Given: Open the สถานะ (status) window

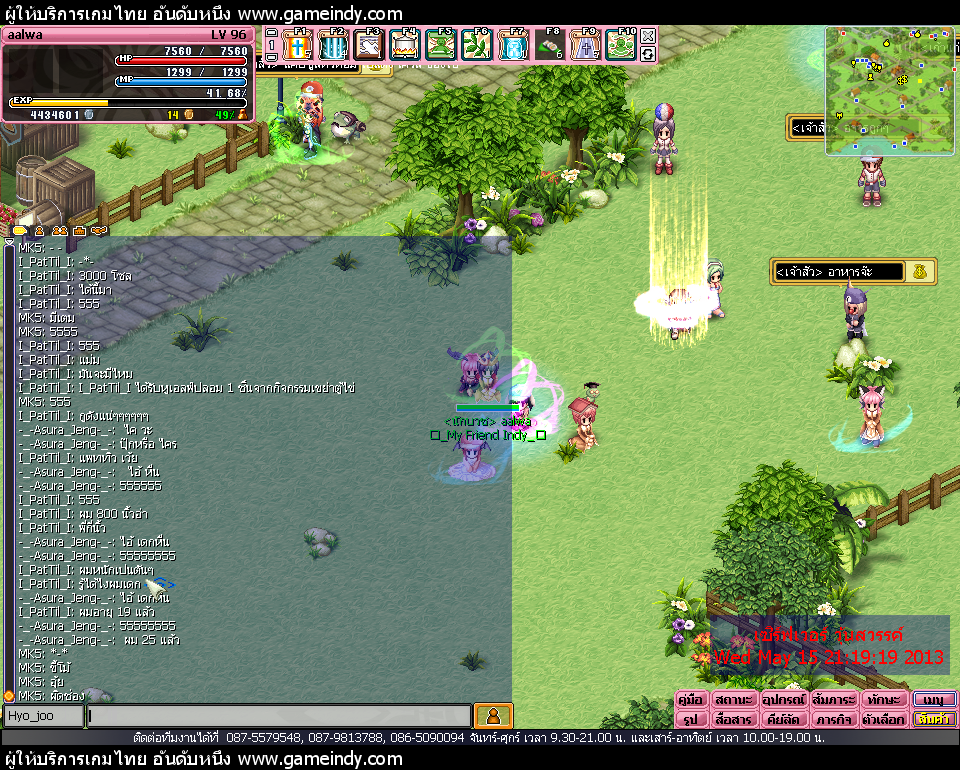Looking at the screenshot, I should tap(734, 699).
